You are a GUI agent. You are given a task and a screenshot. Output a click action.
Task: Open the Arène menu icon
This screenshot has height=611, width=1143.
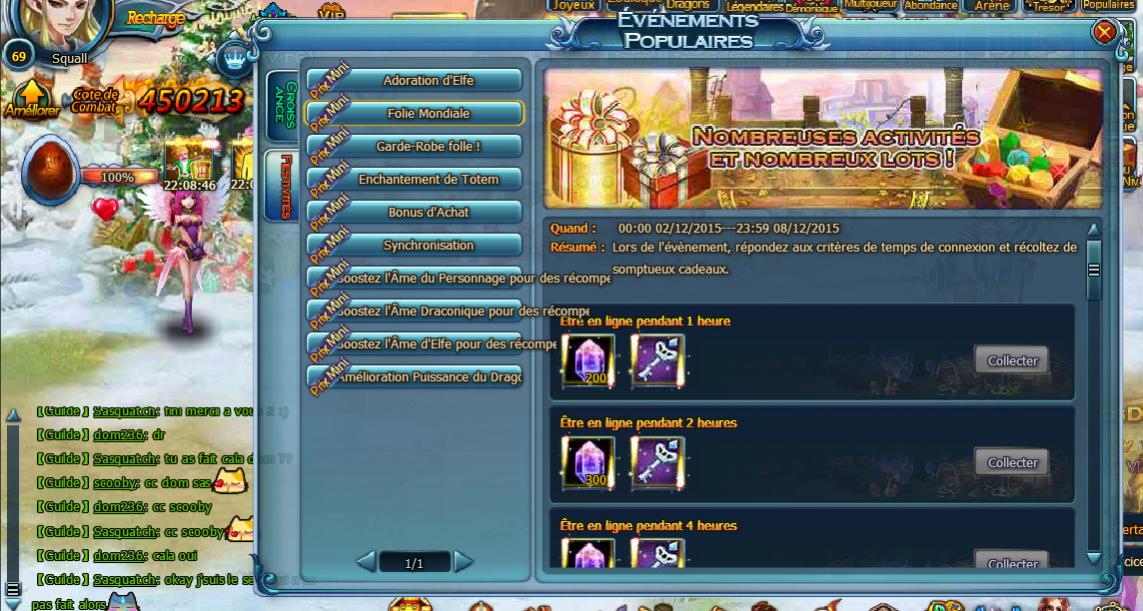click(x=991, y=6)
